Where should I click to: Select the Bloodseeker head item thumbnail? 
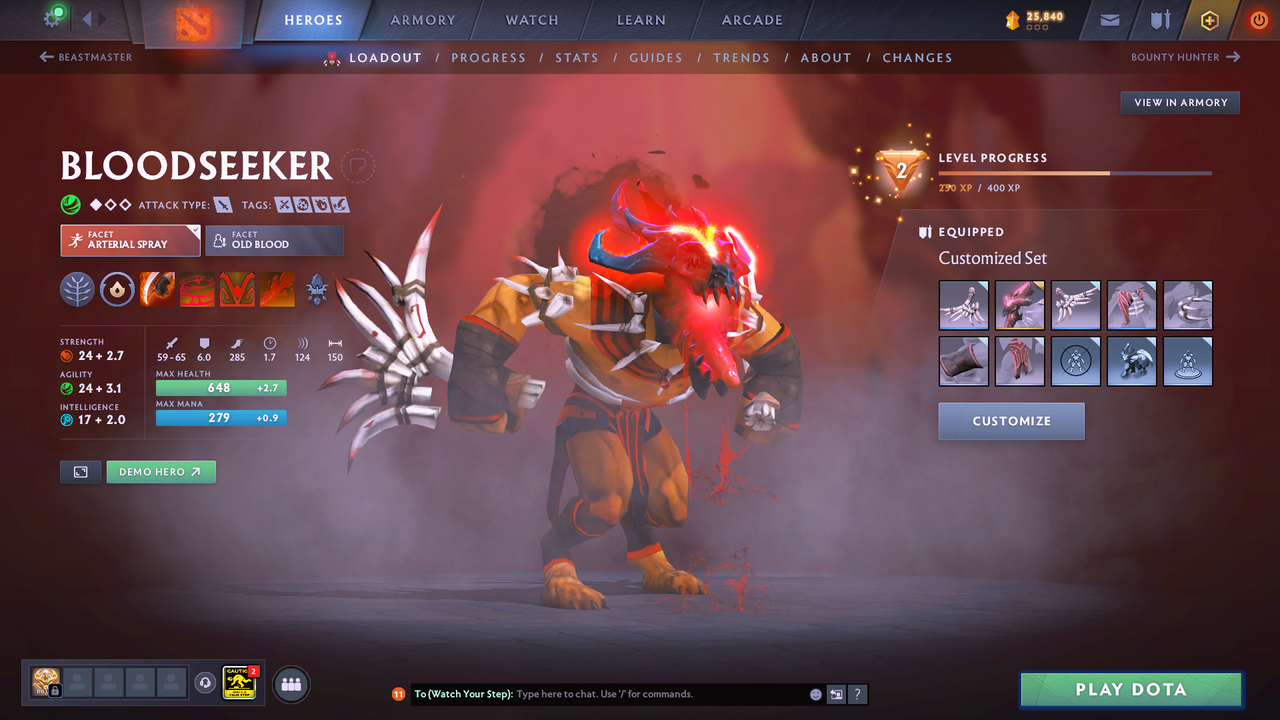point(1019,305)
